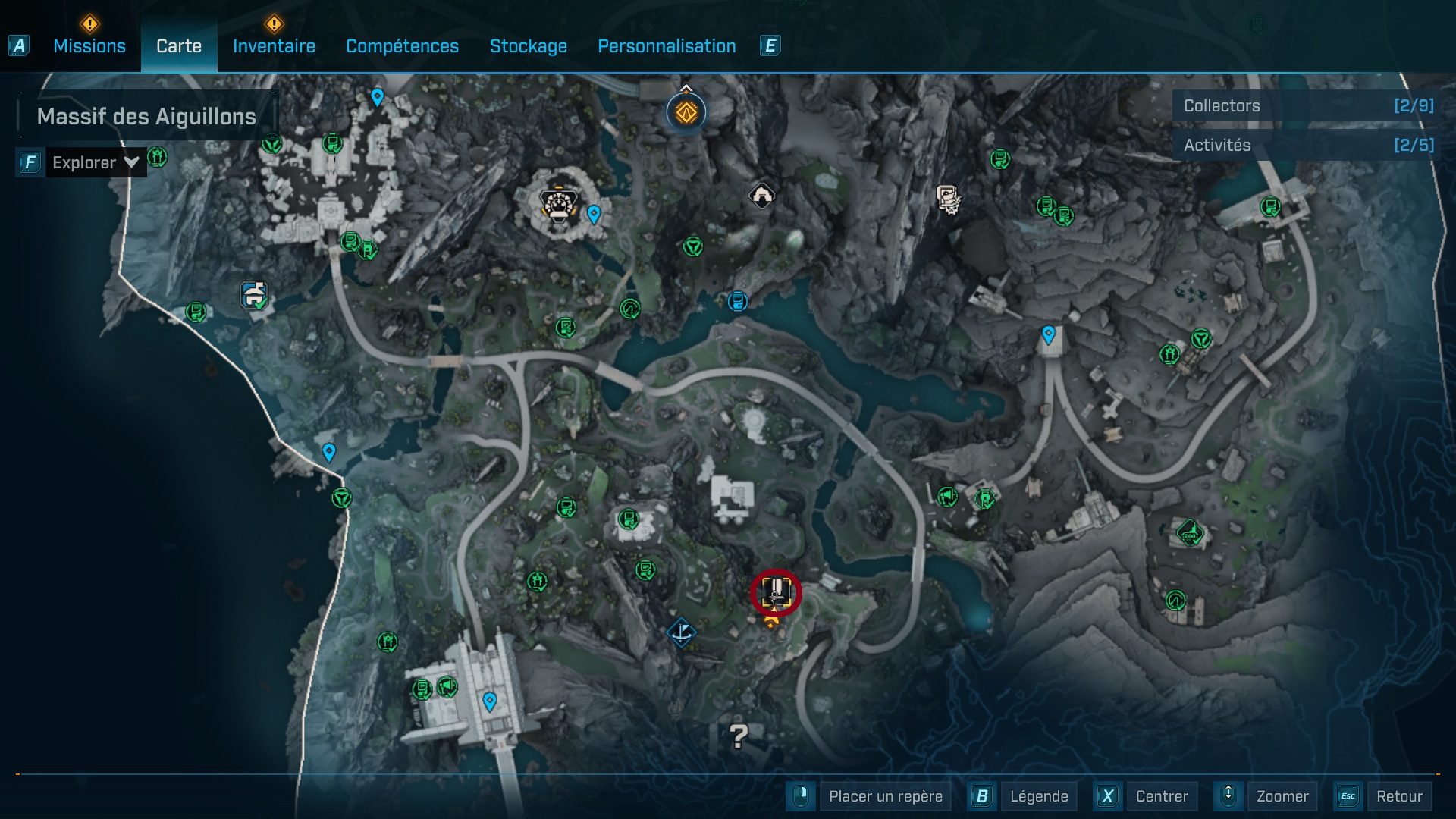Click the Légende button
Screen dimensions: 1456x819
[x=1038, y=796]
